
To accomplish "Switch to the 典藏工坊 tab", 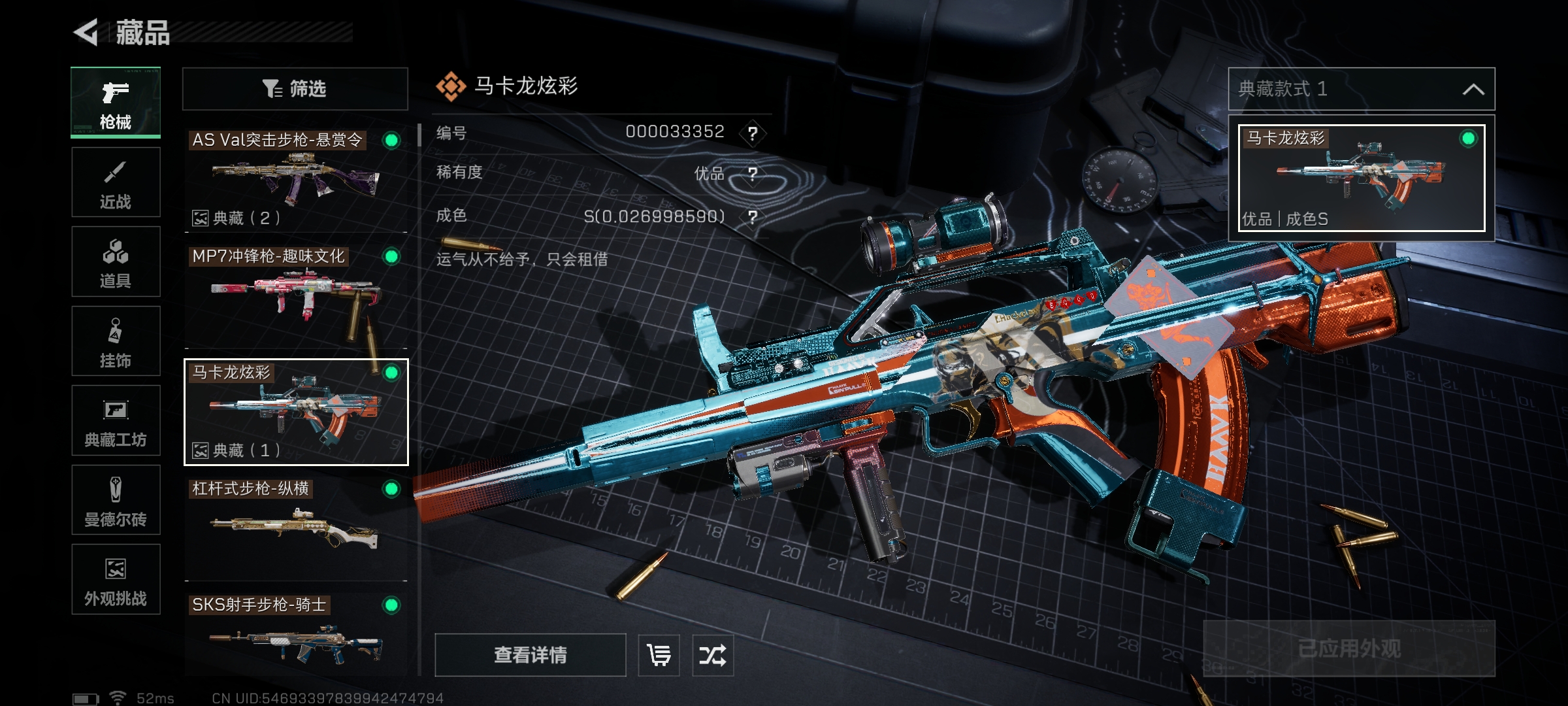I will pos(116,420).
